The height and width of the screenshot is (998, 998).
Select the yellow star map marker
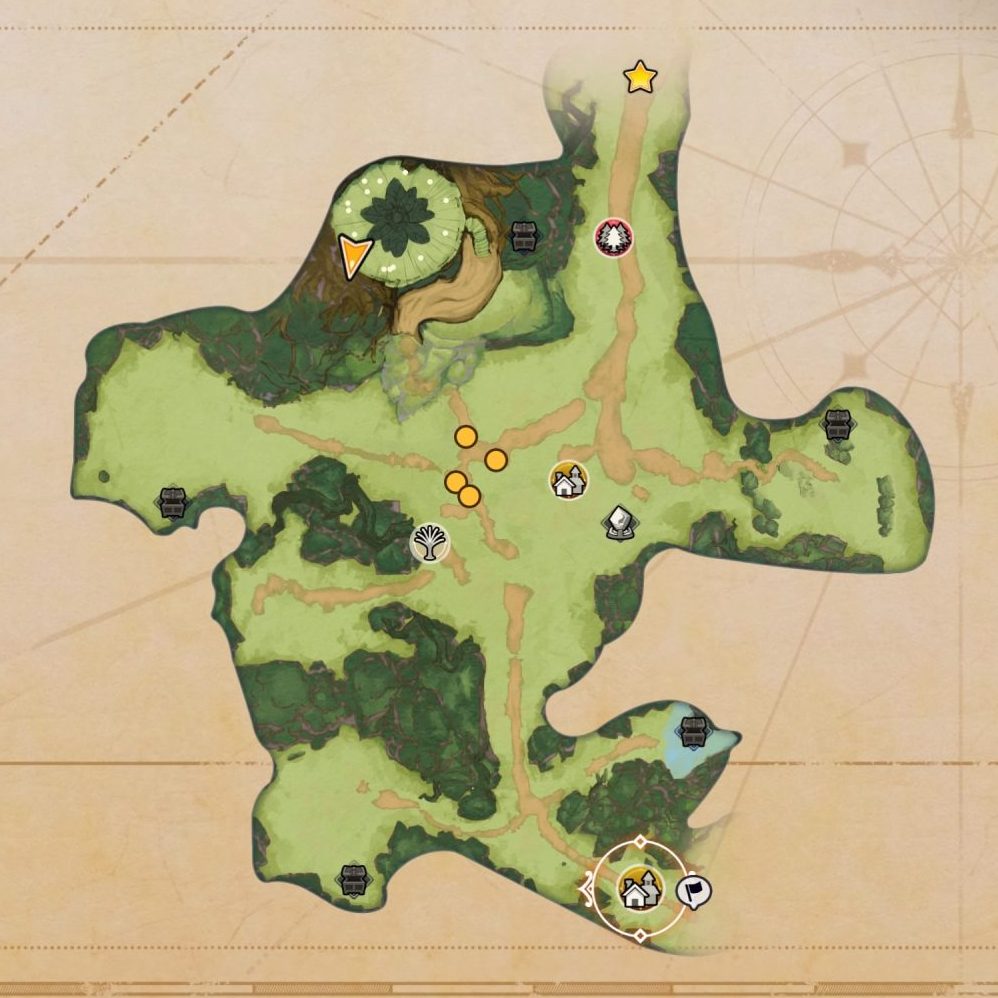(640, 77)
